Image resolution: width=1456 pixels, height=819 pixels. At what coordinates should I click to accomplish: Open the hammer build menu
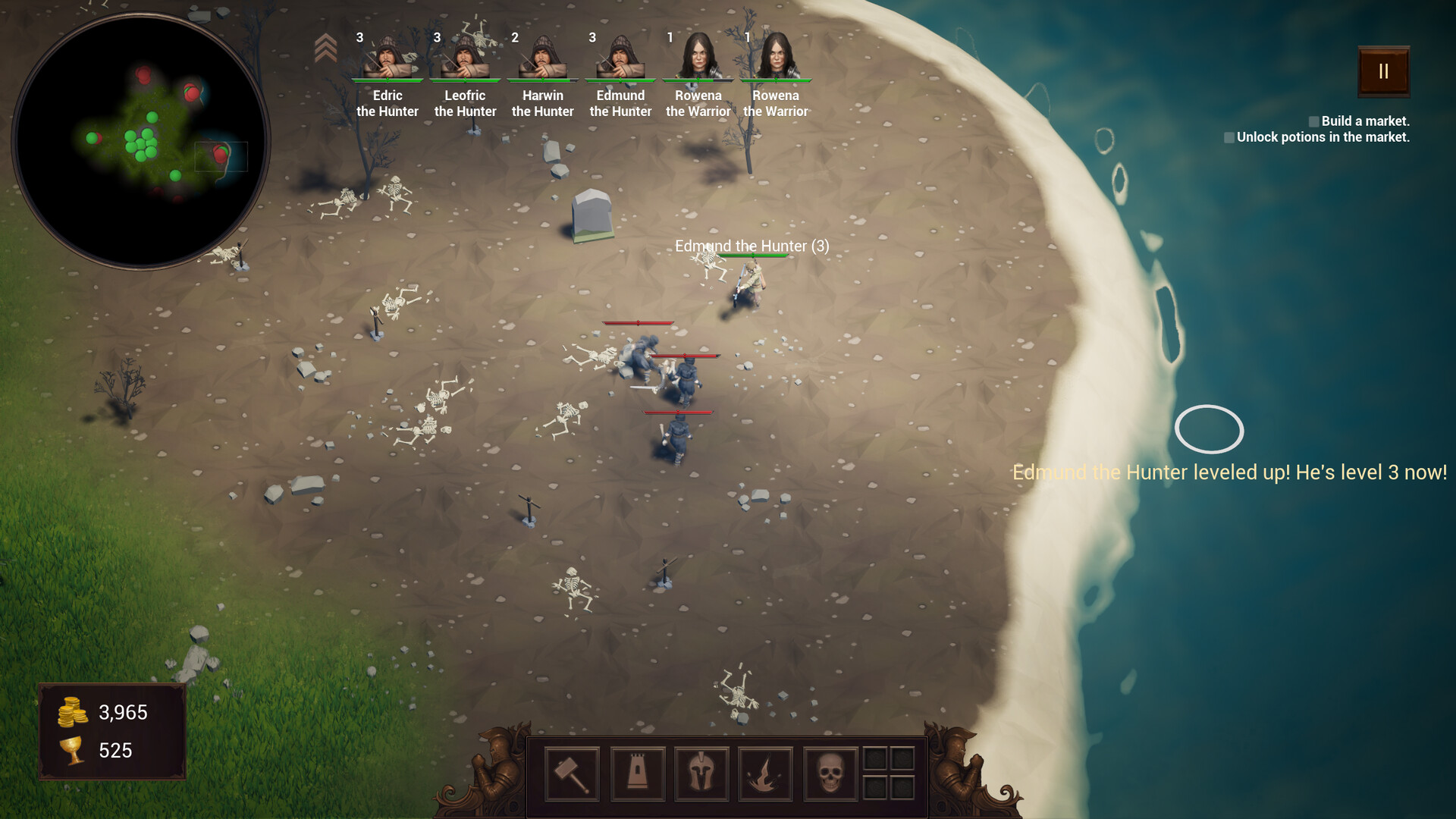572,773
